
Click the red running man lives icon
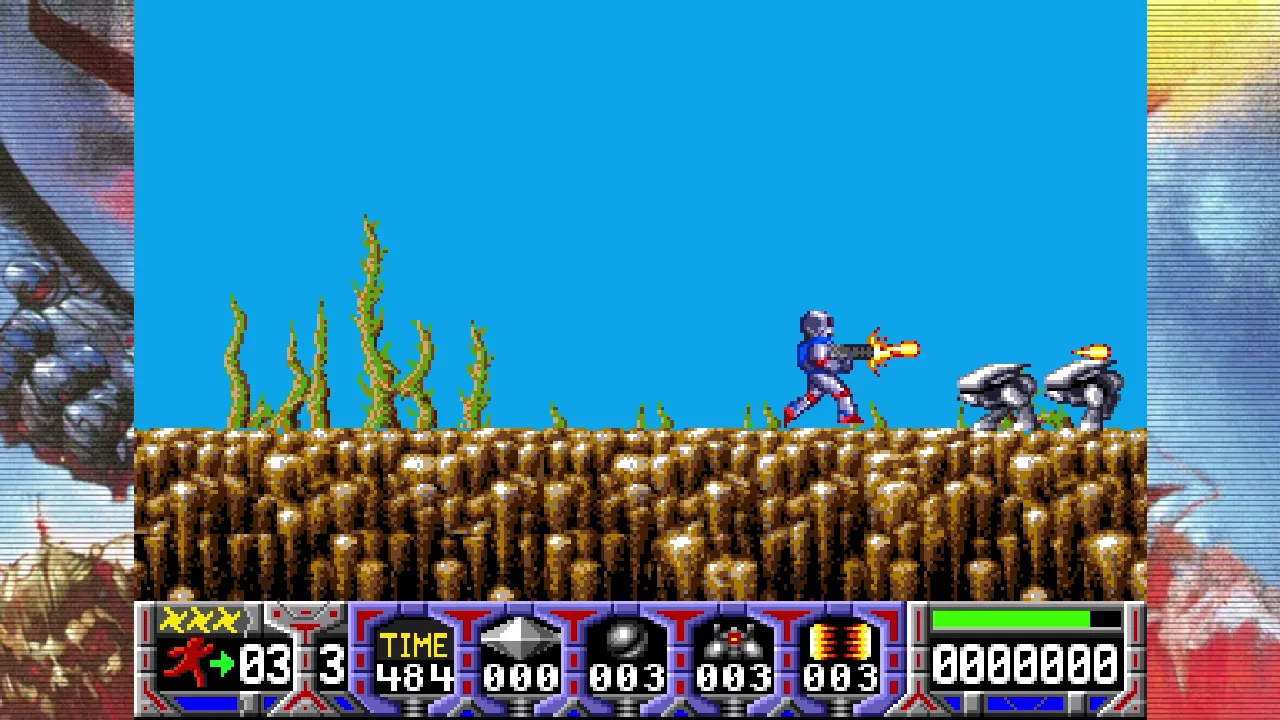[x=190, y=662]
